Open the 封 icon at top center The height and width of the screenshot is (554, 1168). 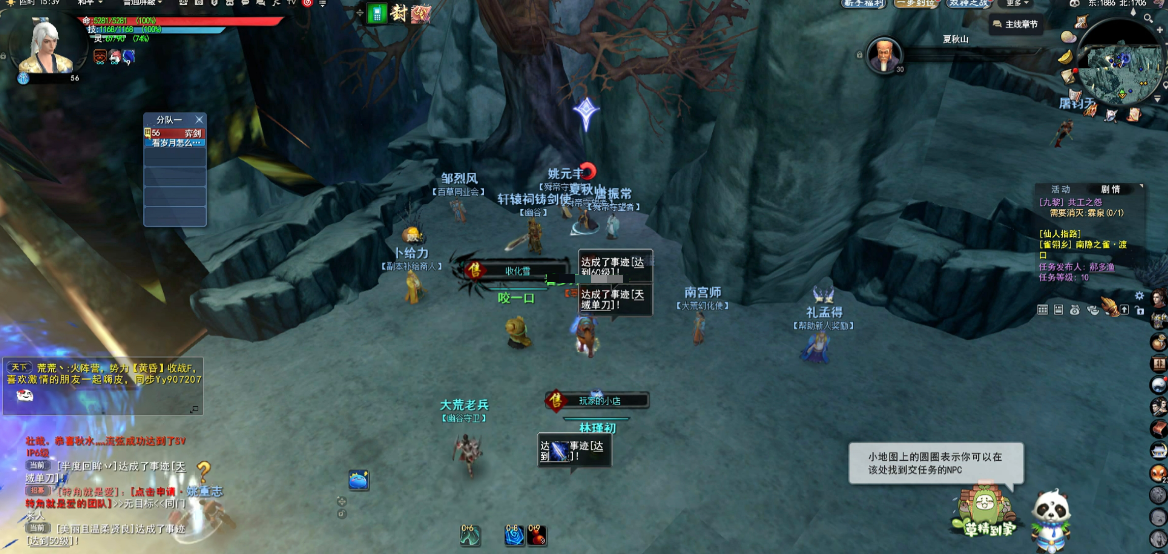tap(398, 13)
